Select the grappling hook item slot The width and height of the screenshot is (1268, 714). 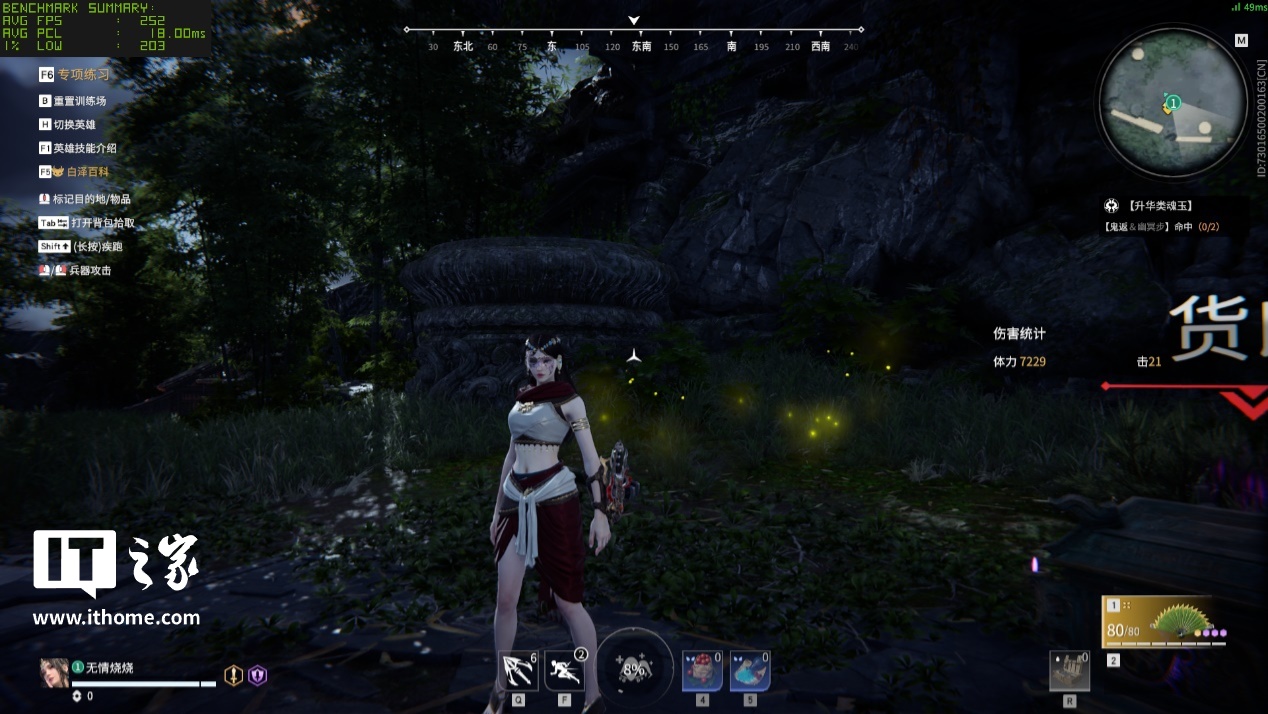(x=518, y=671)
